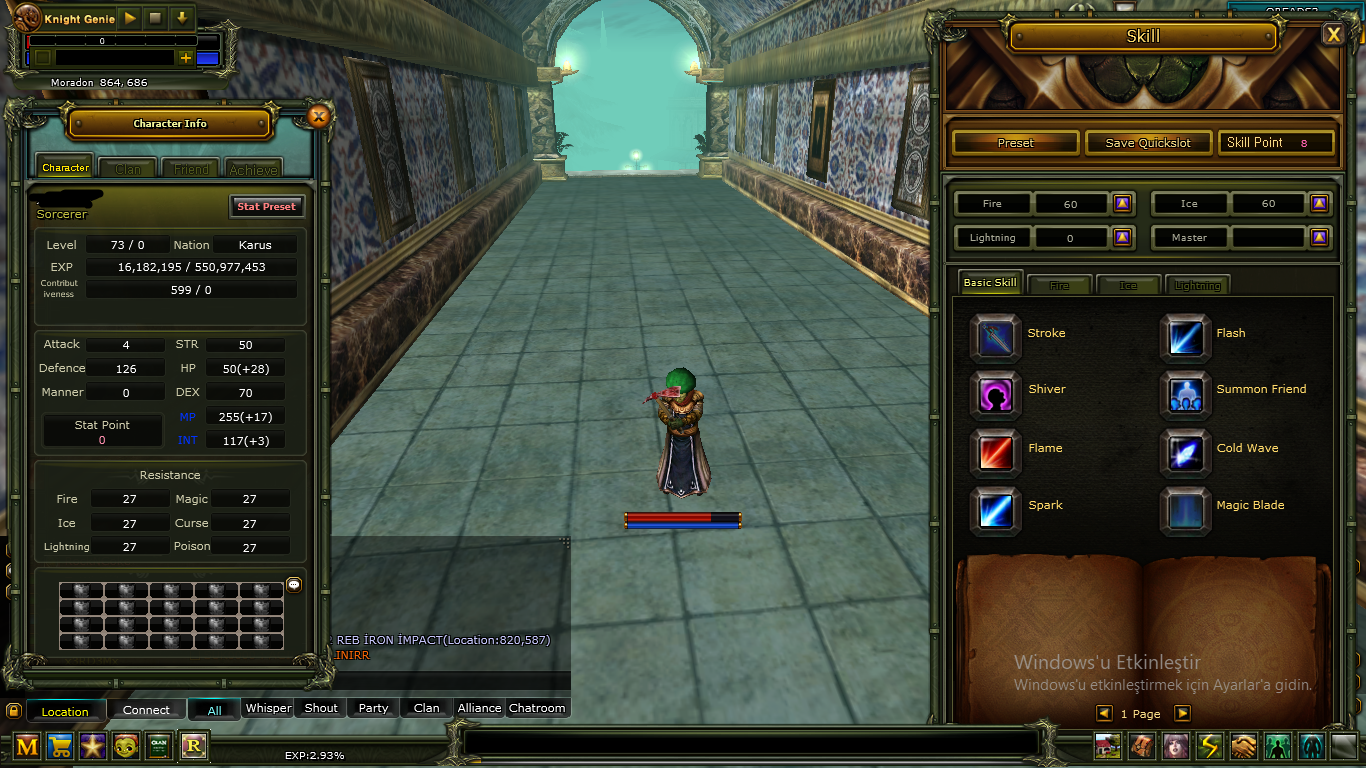Close the Skill window

[x=1333, y=35]
